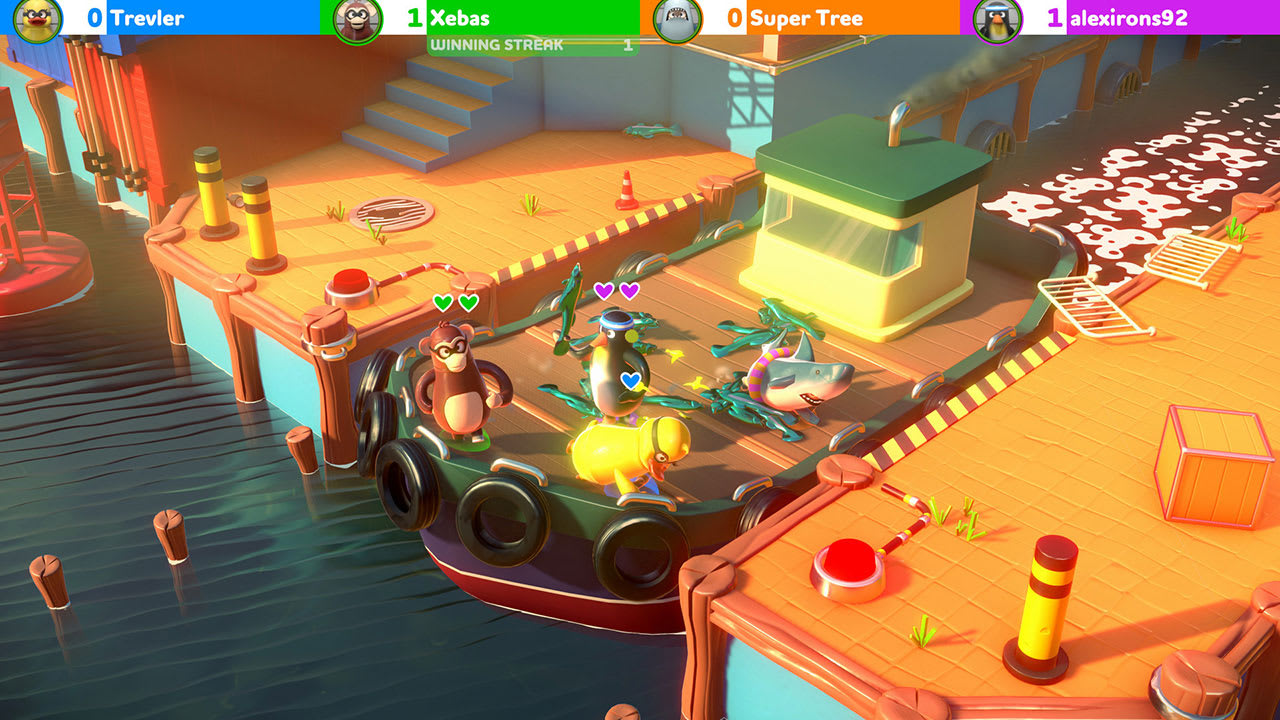This screenshot has width=1280, height=720.
Task: Select the Xebas name tab
Action: 460,17
